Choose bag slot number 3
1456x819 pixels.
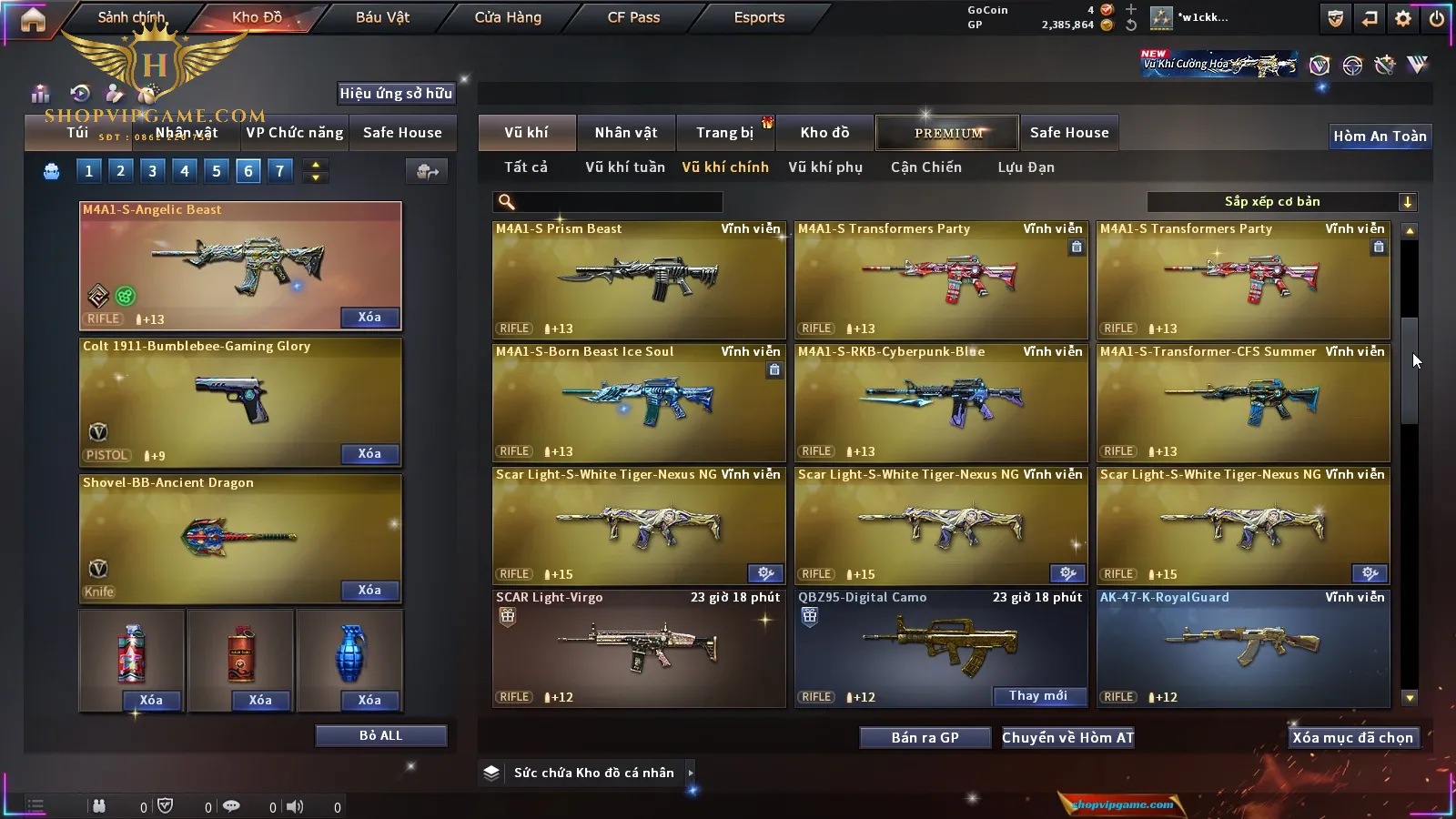152,170
